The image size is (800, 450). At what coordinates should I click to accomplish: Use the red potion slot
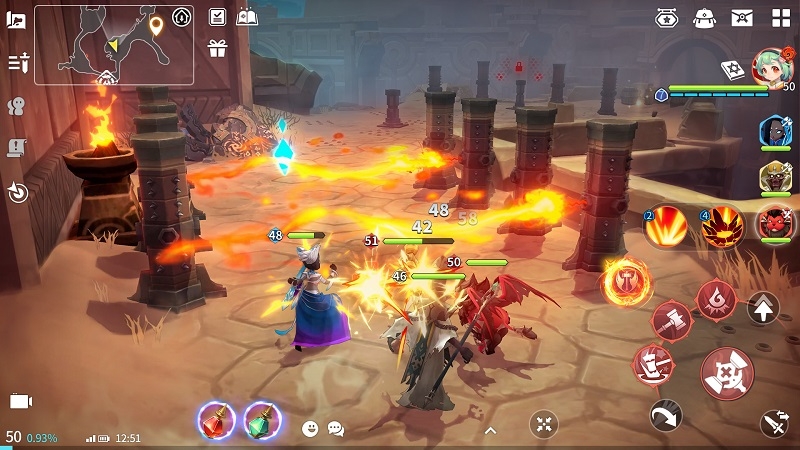click(216, 420)
